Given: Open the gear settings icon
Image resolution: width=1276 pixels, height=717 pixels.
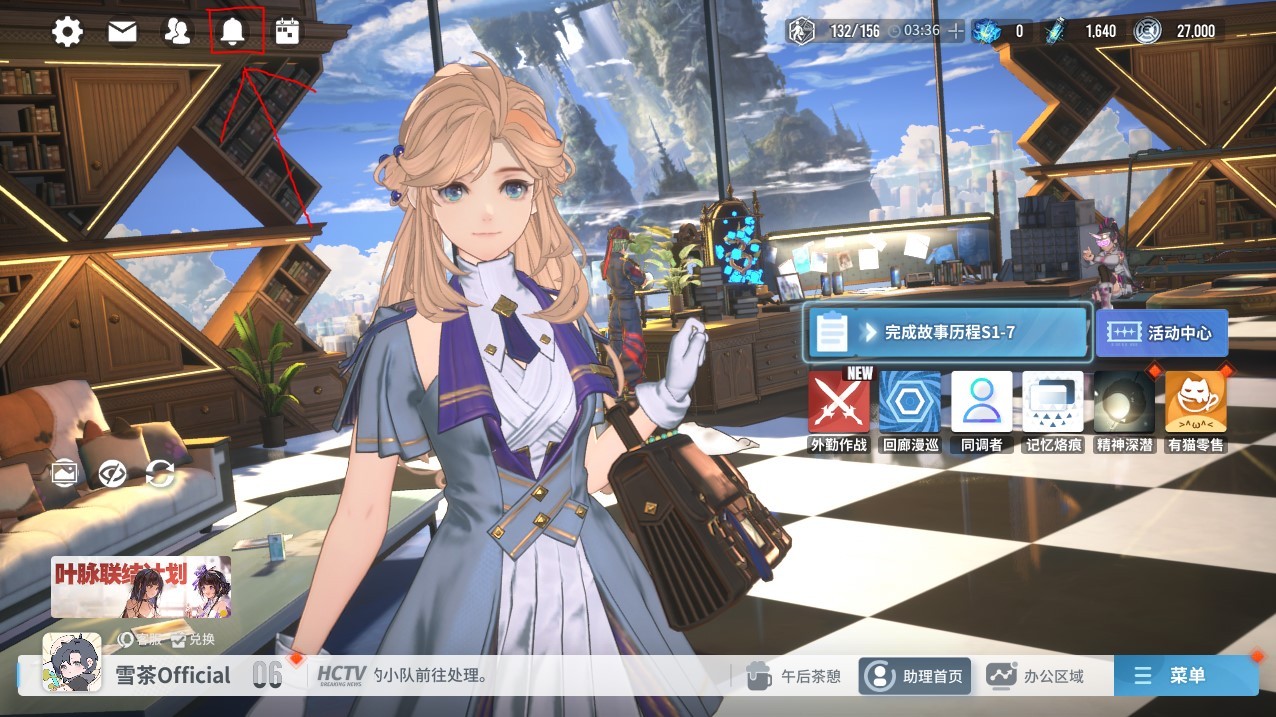Looking at the screenshot, I should 67,32.
